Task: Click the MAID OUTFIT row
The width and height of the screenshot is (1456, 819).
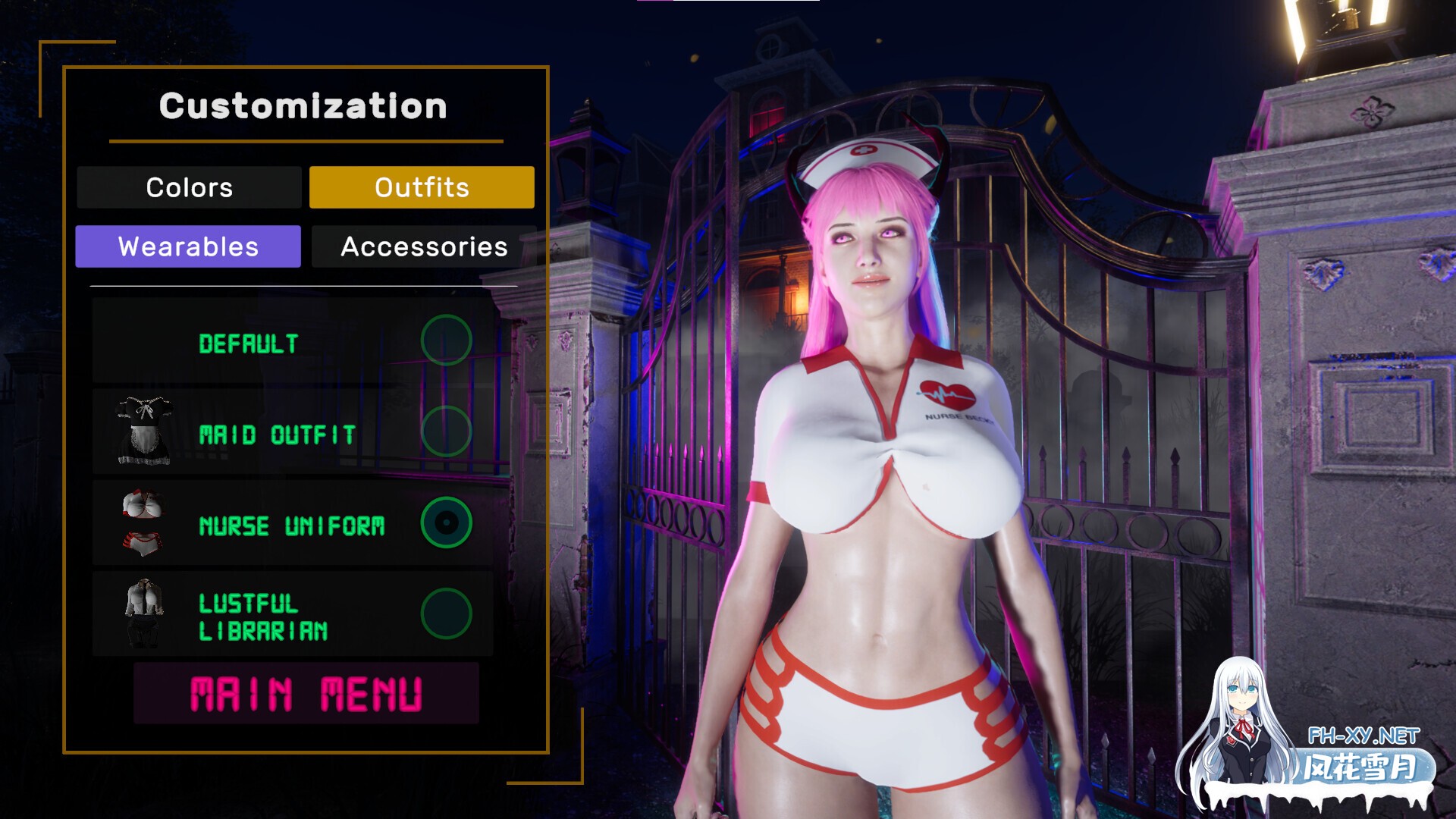Action: [278, 435]
